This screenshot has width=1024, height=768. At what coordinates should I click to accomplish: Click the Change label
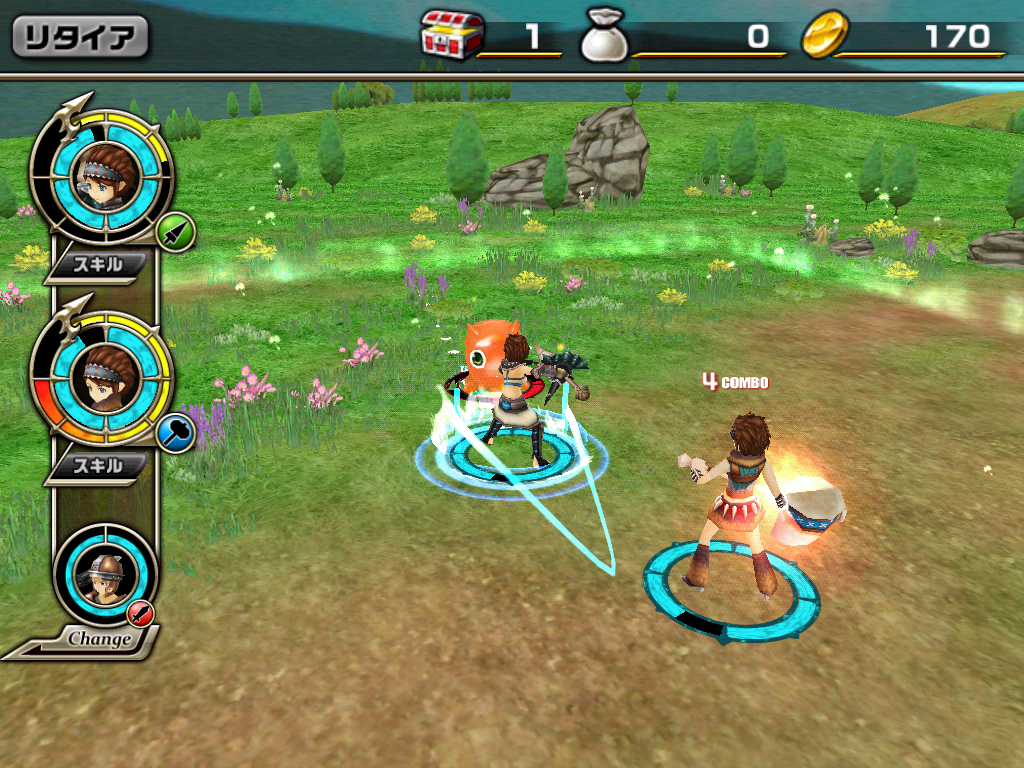99,638
